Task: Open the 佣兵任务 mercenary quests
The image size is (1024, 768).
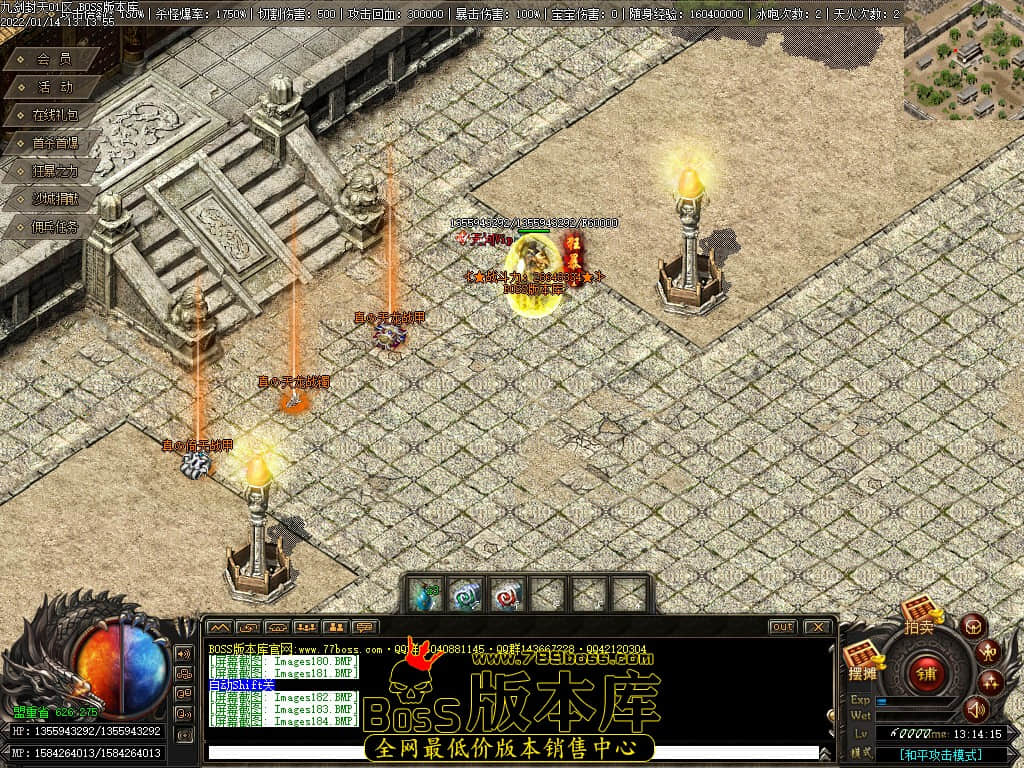Action: pos(53,227)
